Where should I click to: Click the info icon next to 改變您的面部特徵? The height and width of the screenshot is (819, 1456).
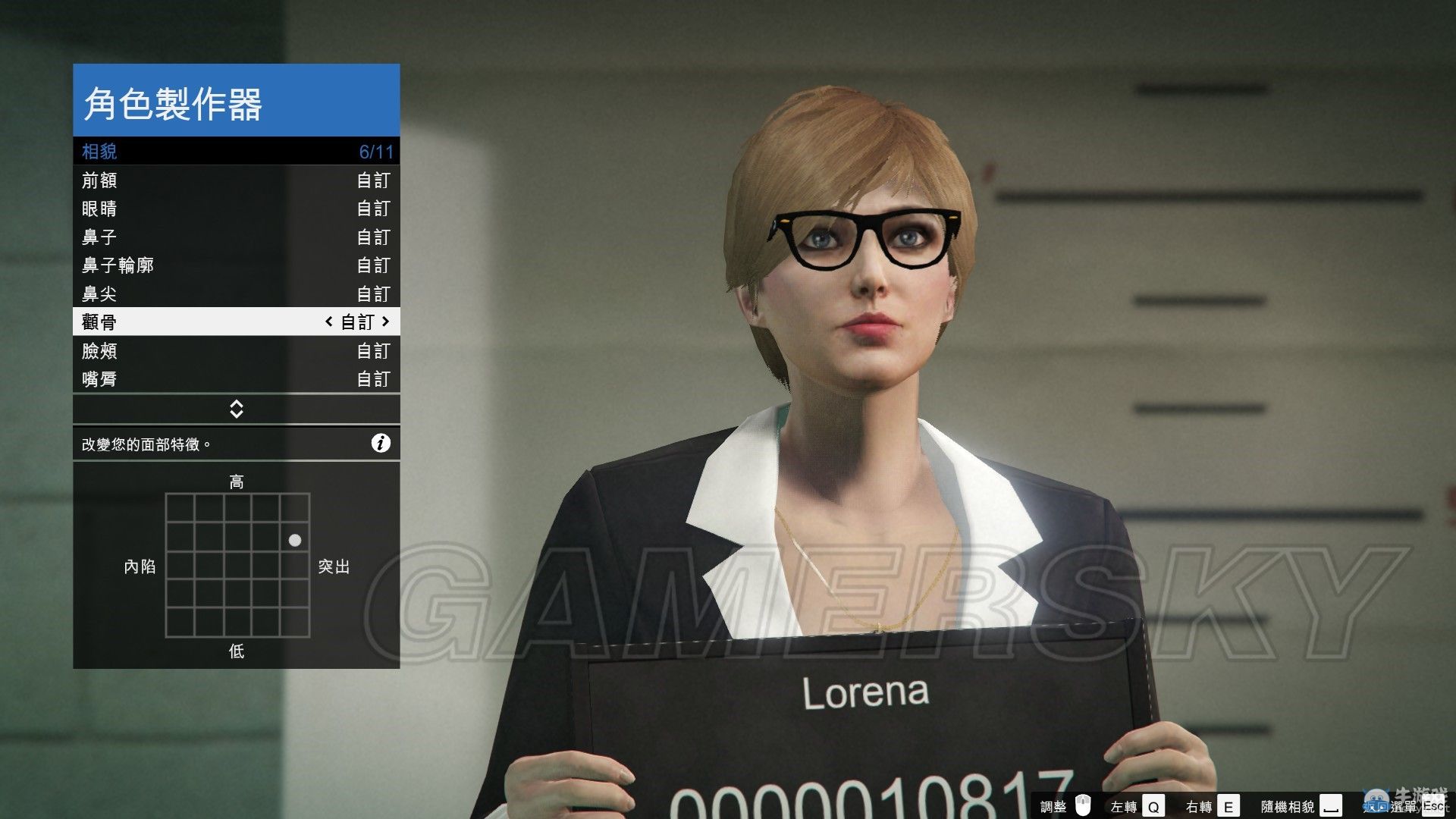tap(381, 443)
